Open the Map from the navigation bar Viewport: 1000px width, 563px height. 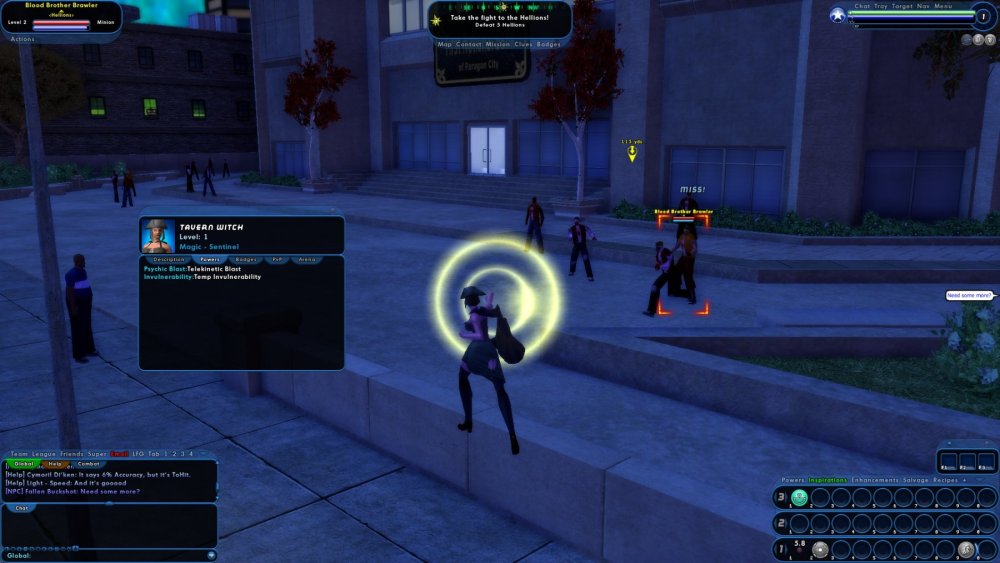point(444,44)
